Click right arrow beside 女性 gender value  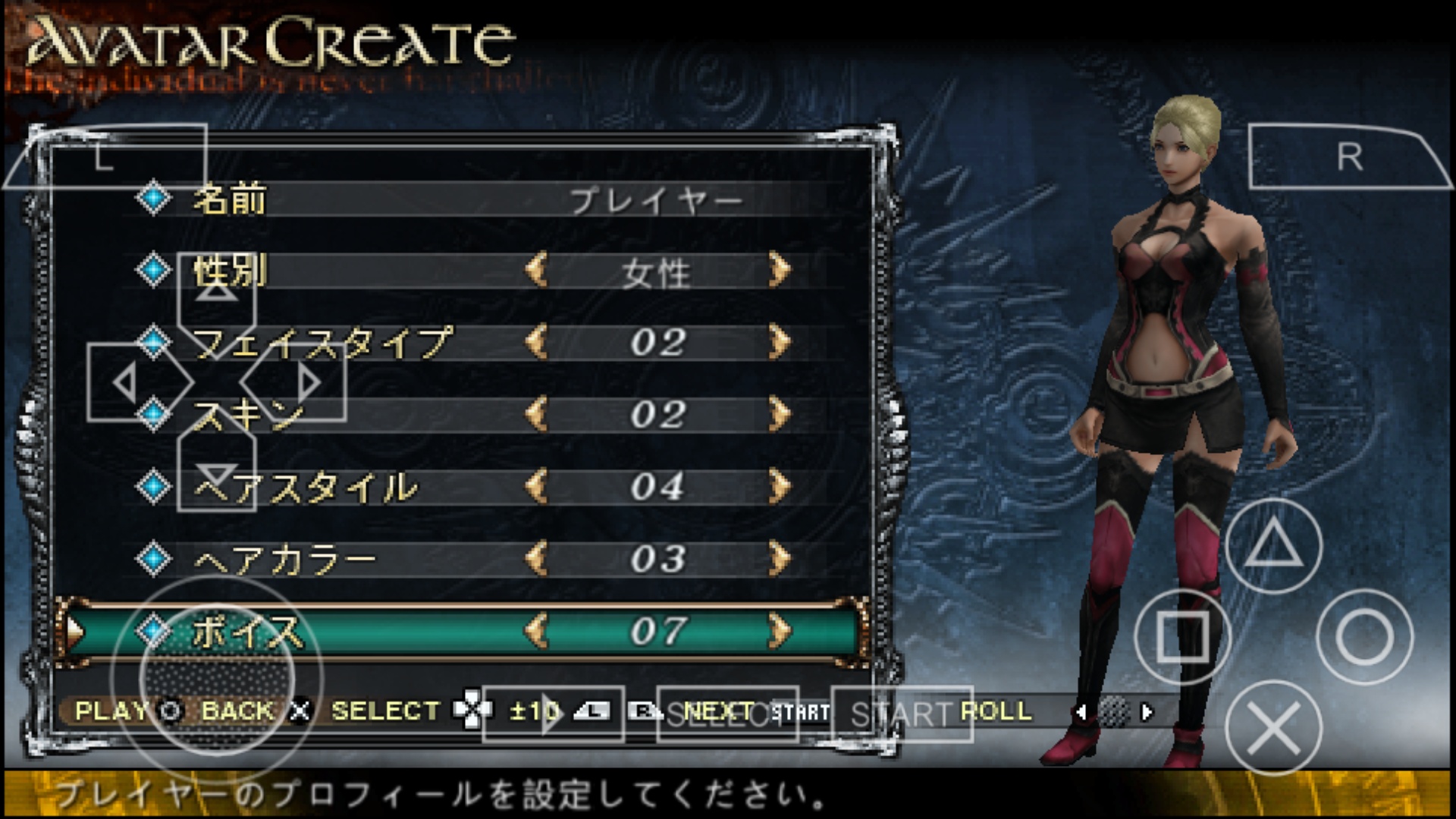[x=779, y=271]
